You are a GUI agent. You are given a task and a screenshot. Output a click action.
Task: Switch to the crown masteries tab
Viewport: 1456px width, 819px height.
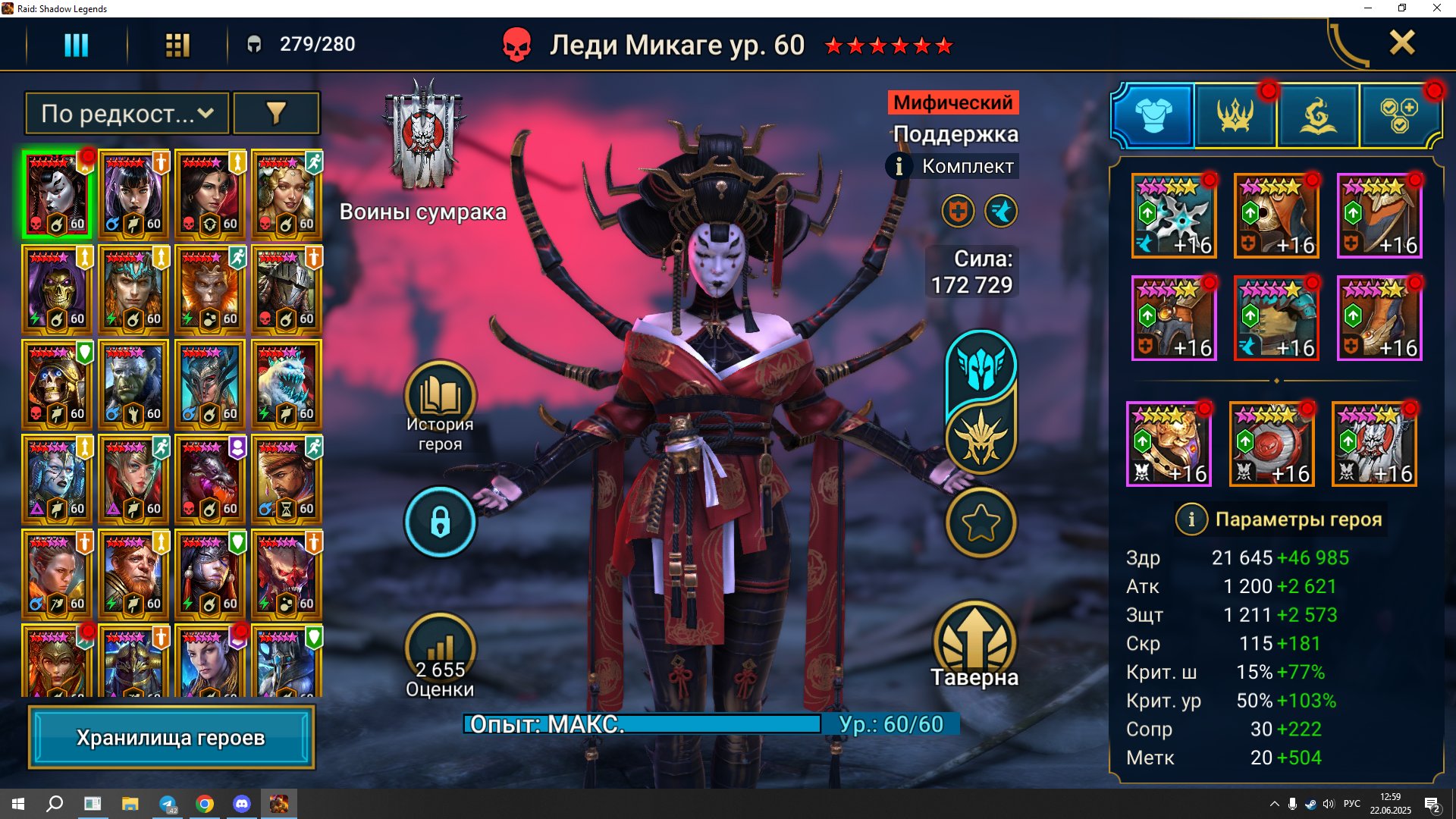(x=1235, y=116)
